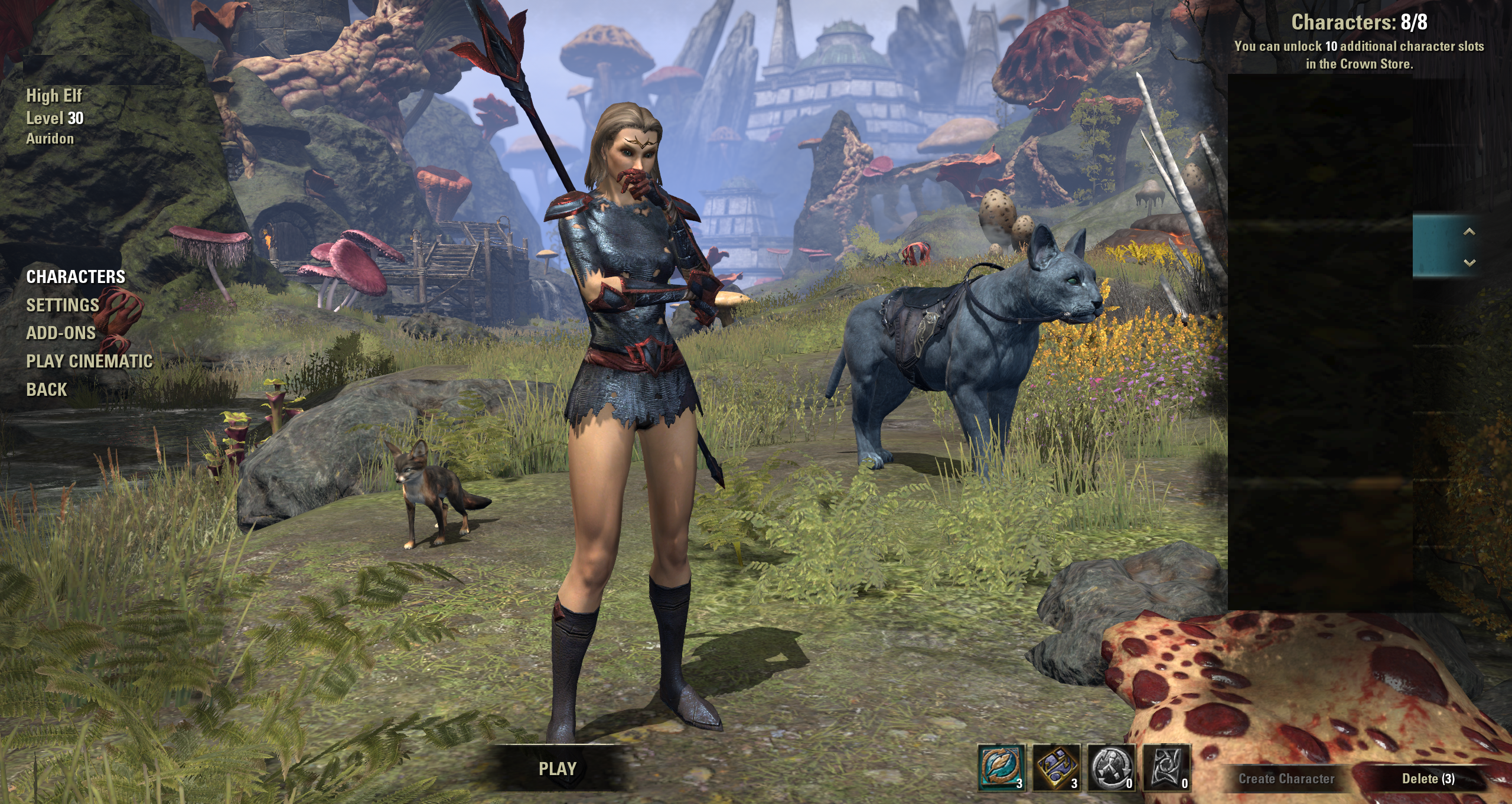The width and height of the screenshot is (1512, 804).
Task: Select the gold diamond-shaped change token
Action: pos(1056,767)
